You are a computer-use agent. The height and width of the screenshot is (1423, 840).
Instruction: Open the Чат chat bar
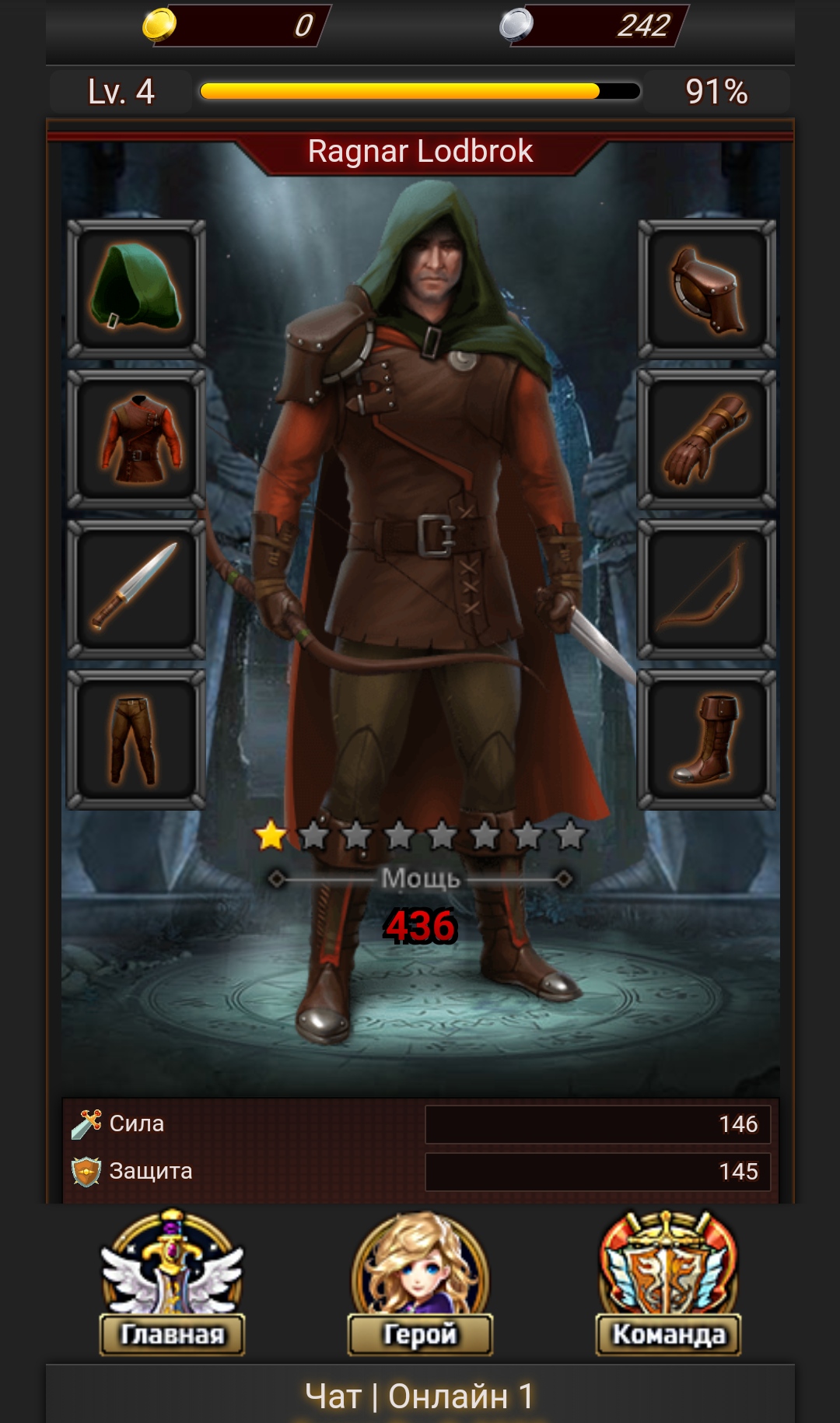coord(420,1396)
